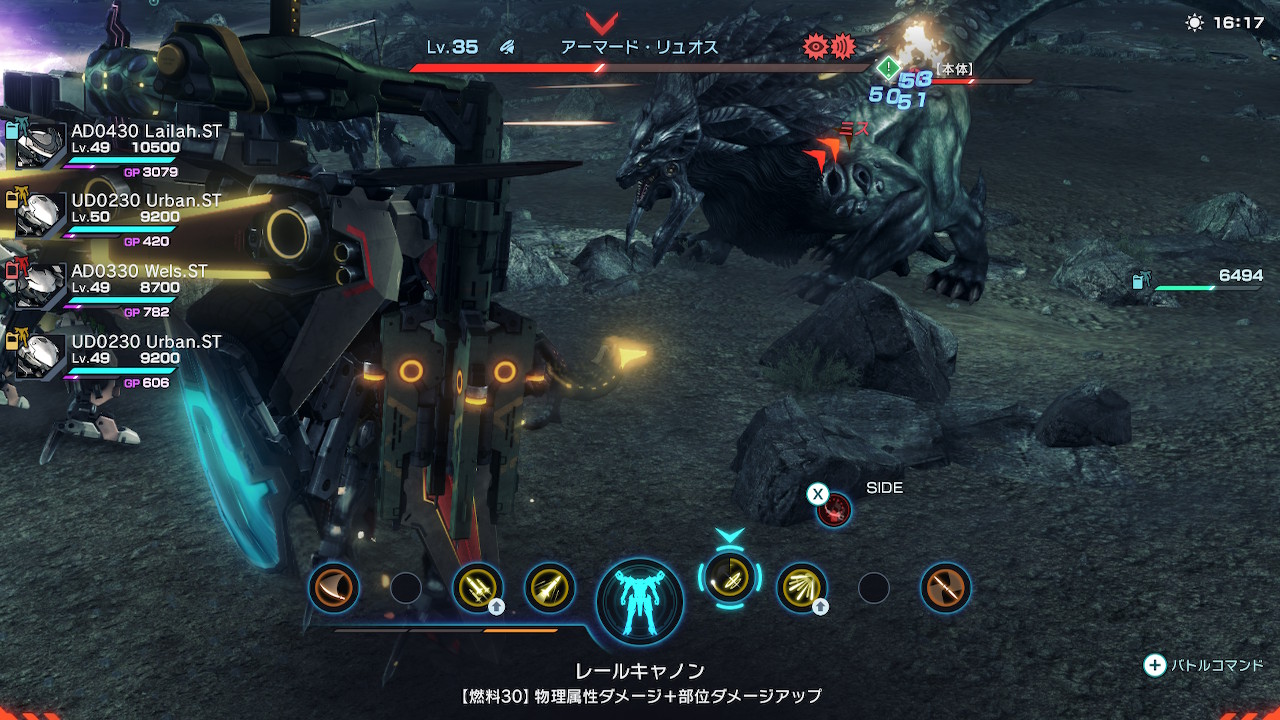Image resolution: width=1280 pixels, height=720 pixels.
Task: Select the highlighted Railcannon art icon
Action: coord(729,577)
